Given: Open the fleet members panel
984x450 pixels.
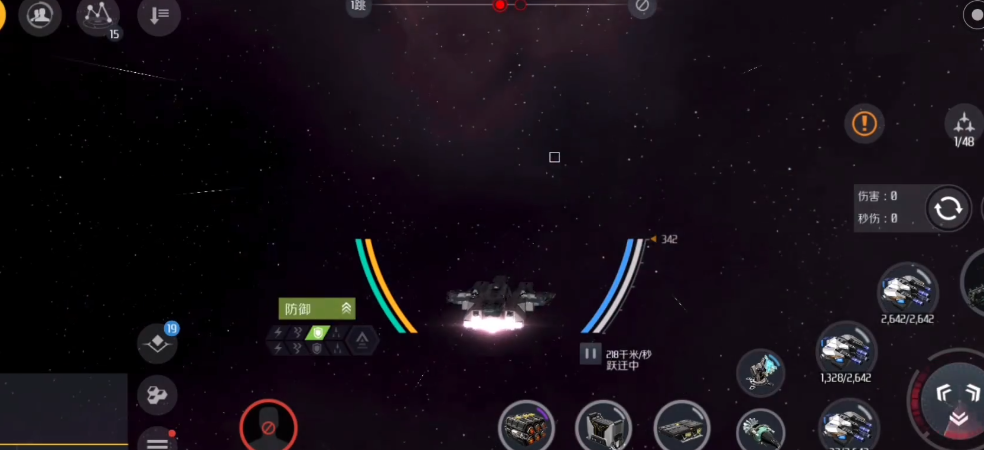Looking at the screenshot, I should (41, 16).
